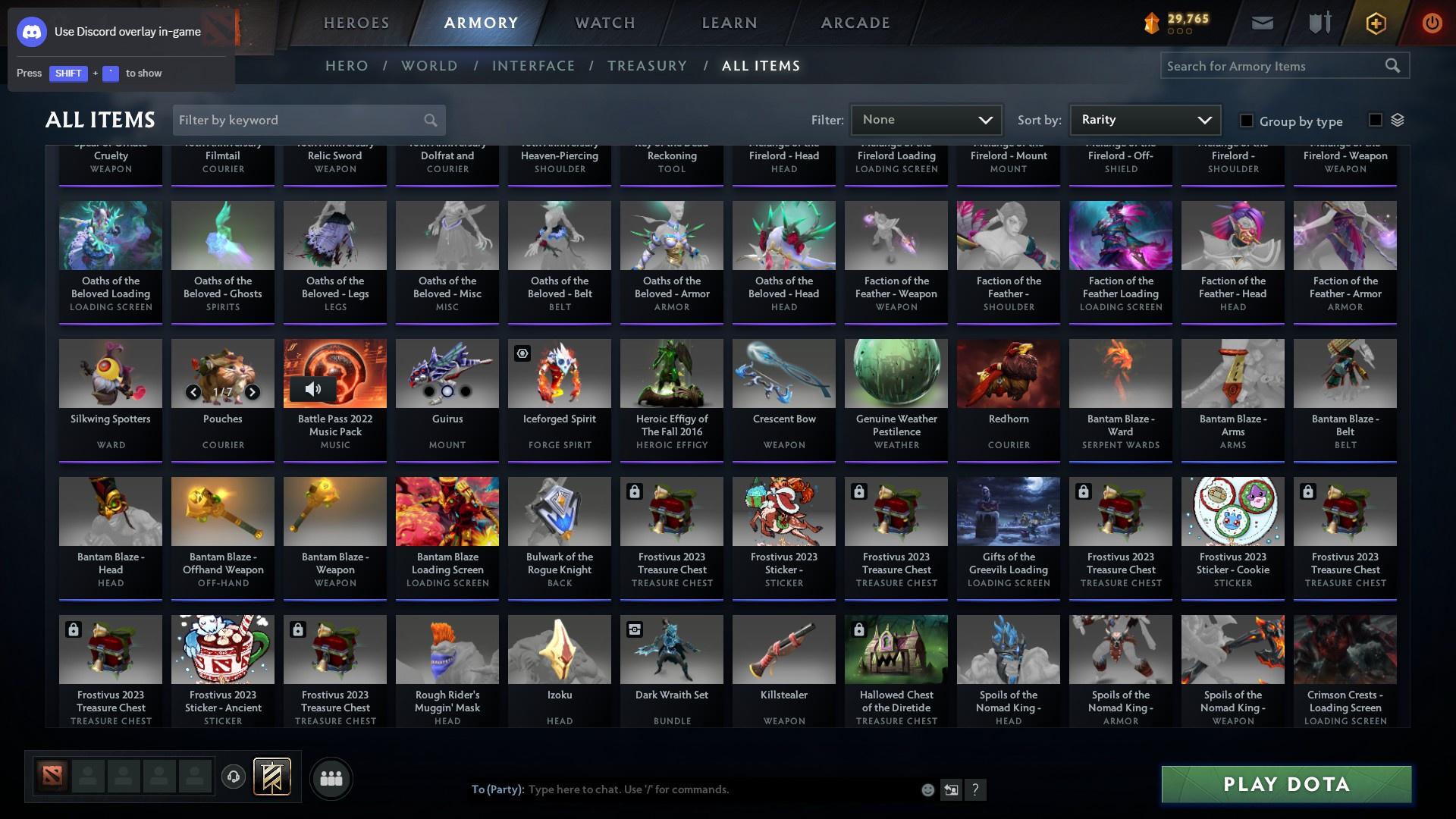Click the next arrow on Pouches preview

pyautogui.click(x=253, y=393)
